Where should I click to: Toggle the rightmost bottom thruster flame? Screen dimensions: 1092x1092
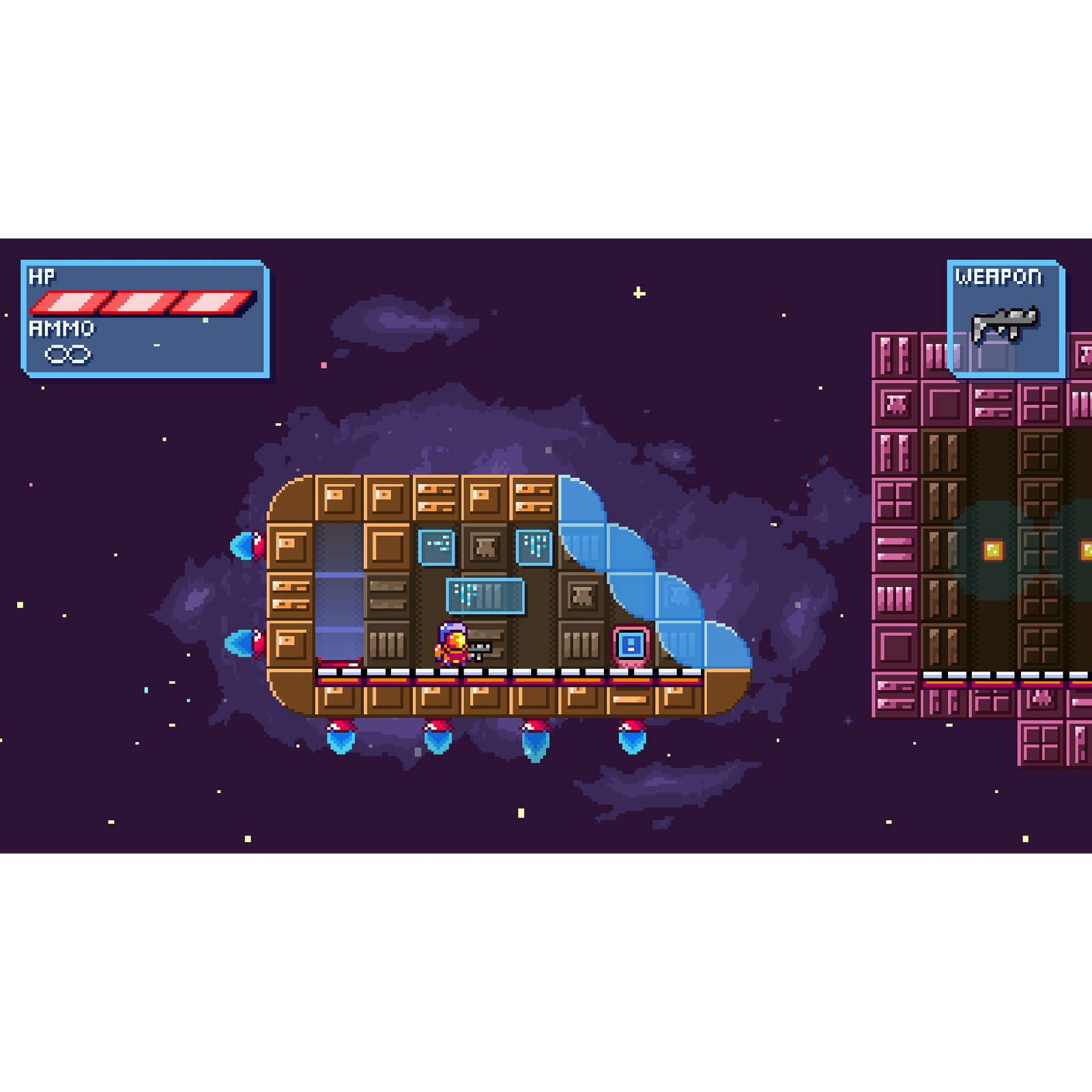(631, 738)
